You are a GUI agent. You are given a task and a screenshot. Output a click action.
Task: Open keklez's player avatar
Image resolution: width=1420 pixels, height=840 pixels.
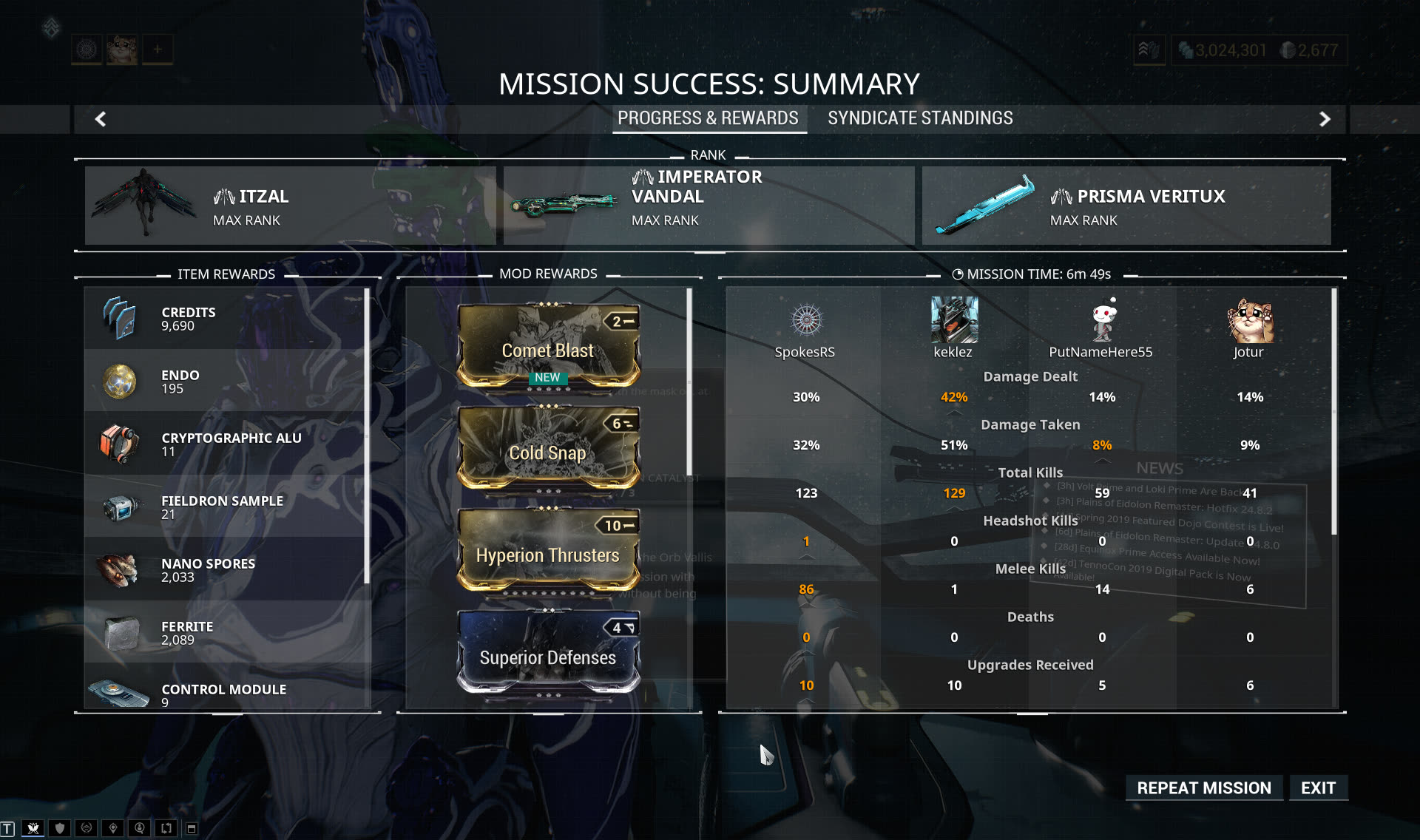[954, 320]
